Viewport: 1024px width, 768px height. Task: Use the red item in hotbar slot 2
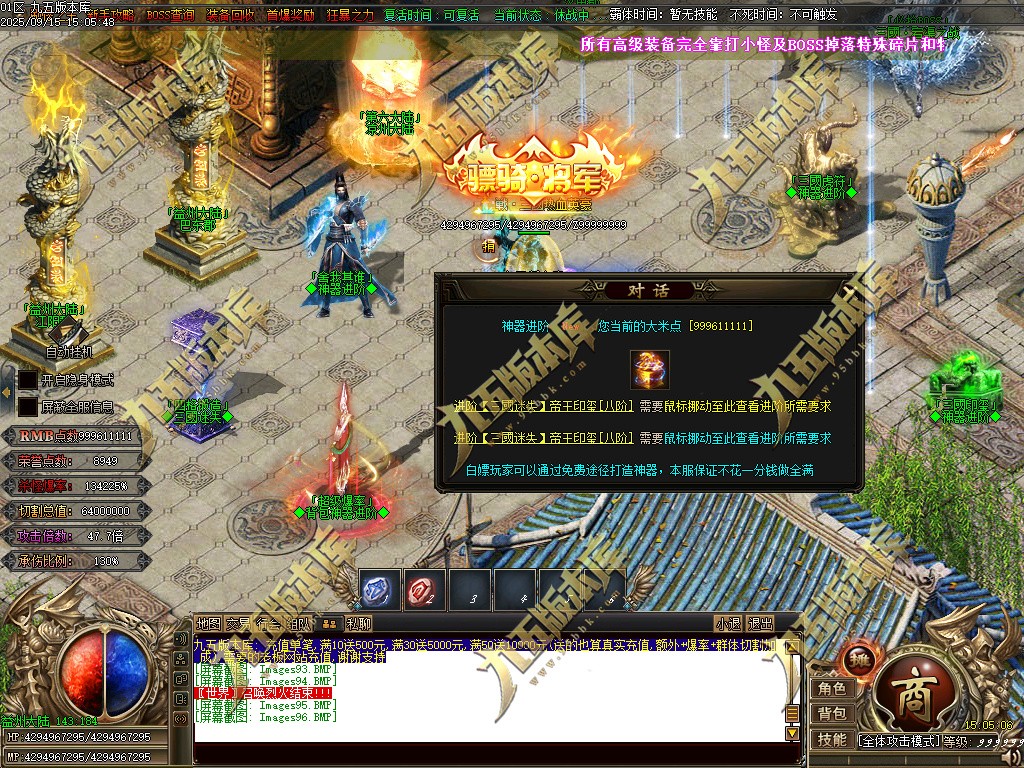(424, 590)
